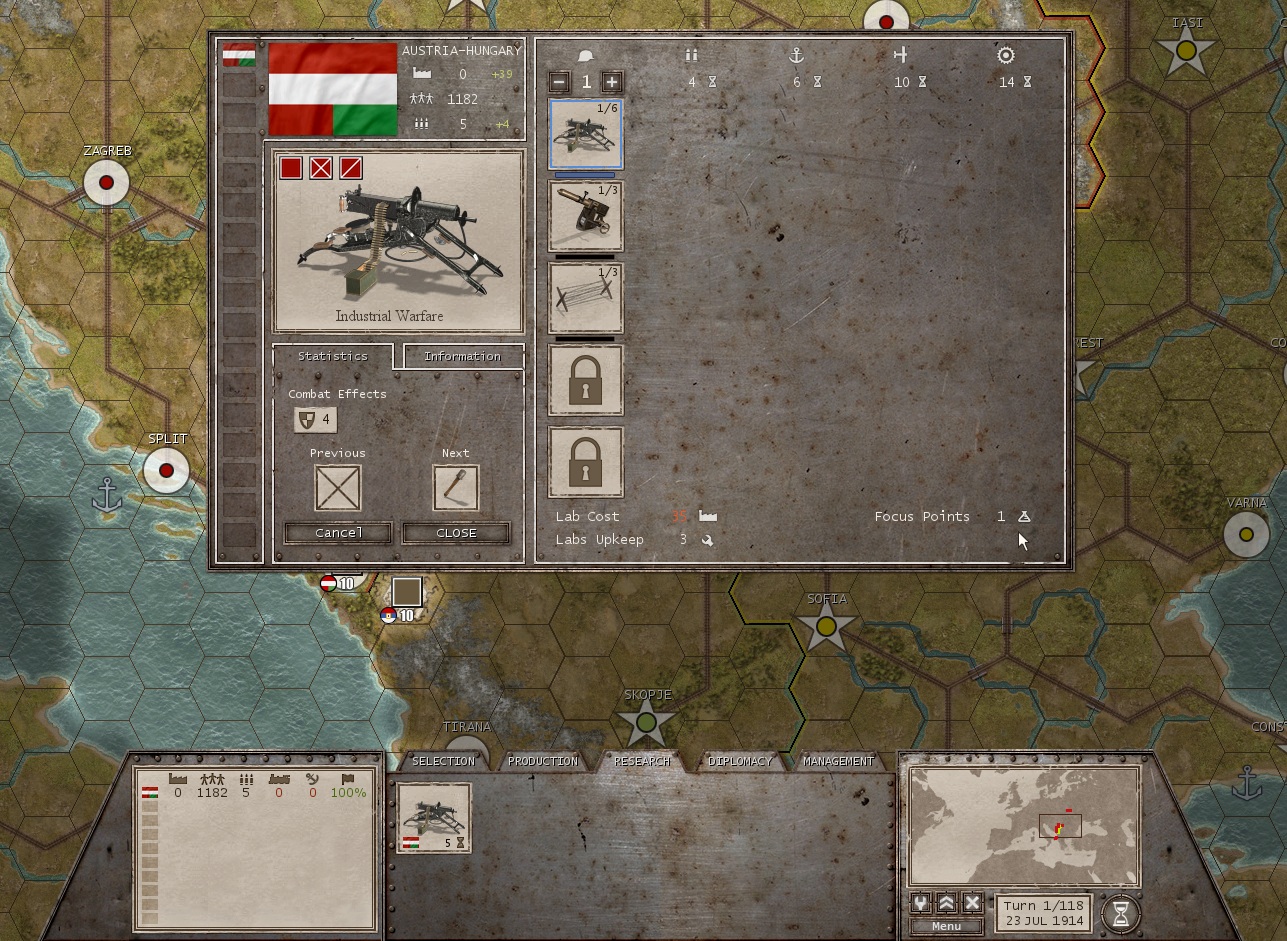The image size is (1287, 941).
Task: Switch to the Diplomacy tab
Action: click(740, 761)
